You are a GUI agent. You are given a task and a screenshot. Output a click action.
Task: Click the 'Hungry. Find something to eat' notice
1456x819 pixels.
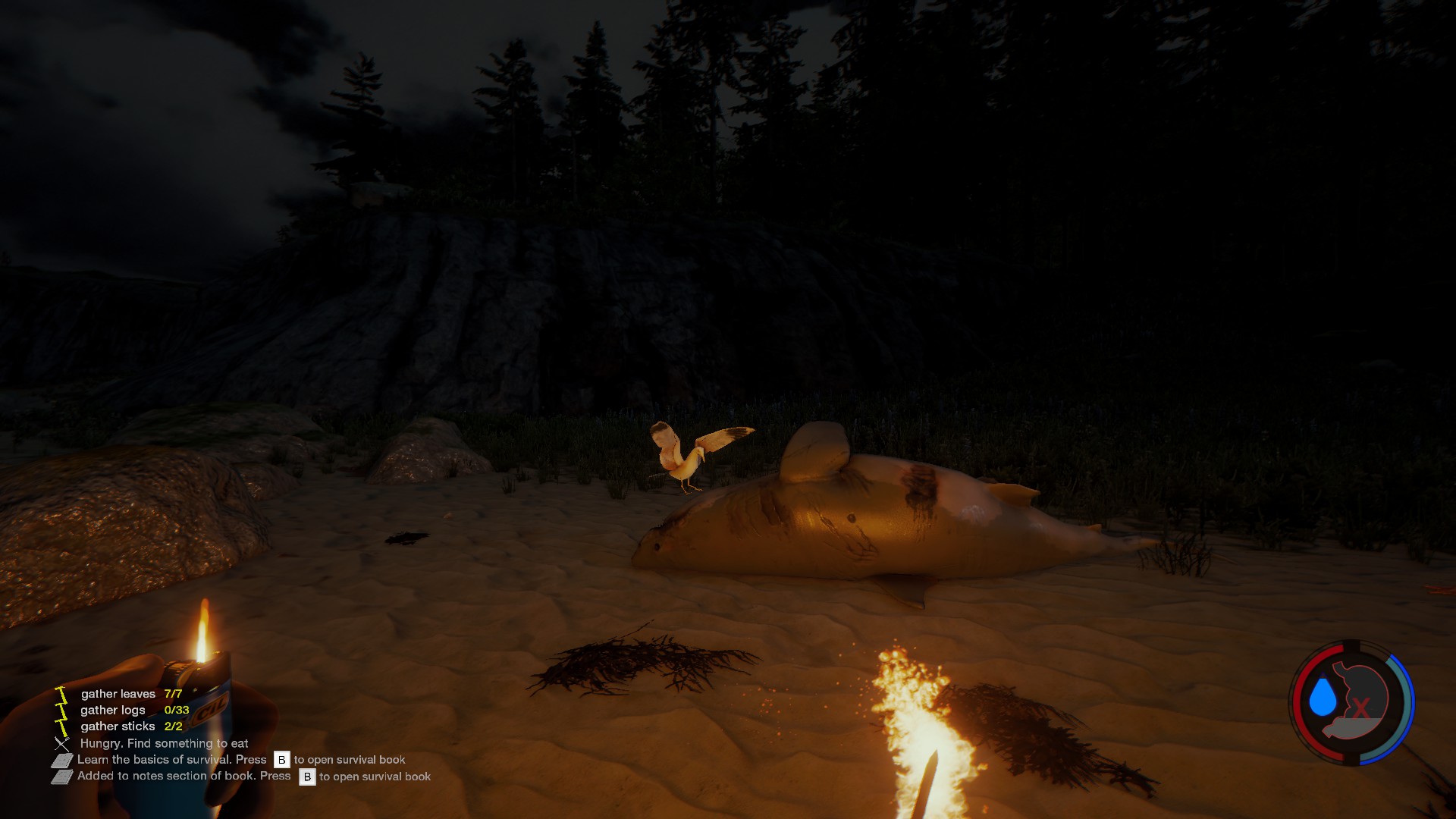164,743
